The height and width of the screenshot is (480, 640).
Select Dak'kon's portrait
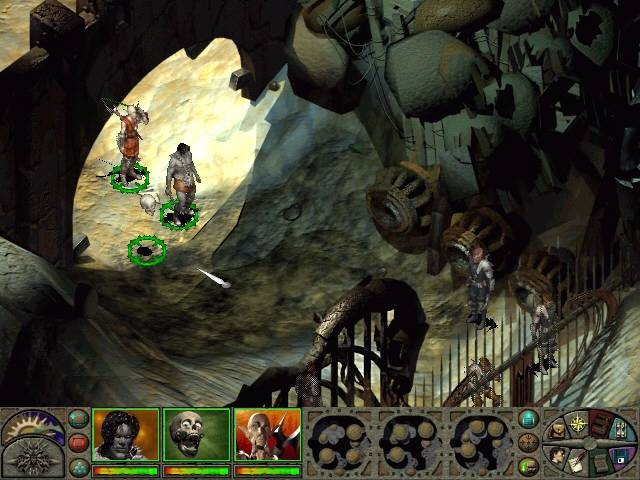coord(267,435)
